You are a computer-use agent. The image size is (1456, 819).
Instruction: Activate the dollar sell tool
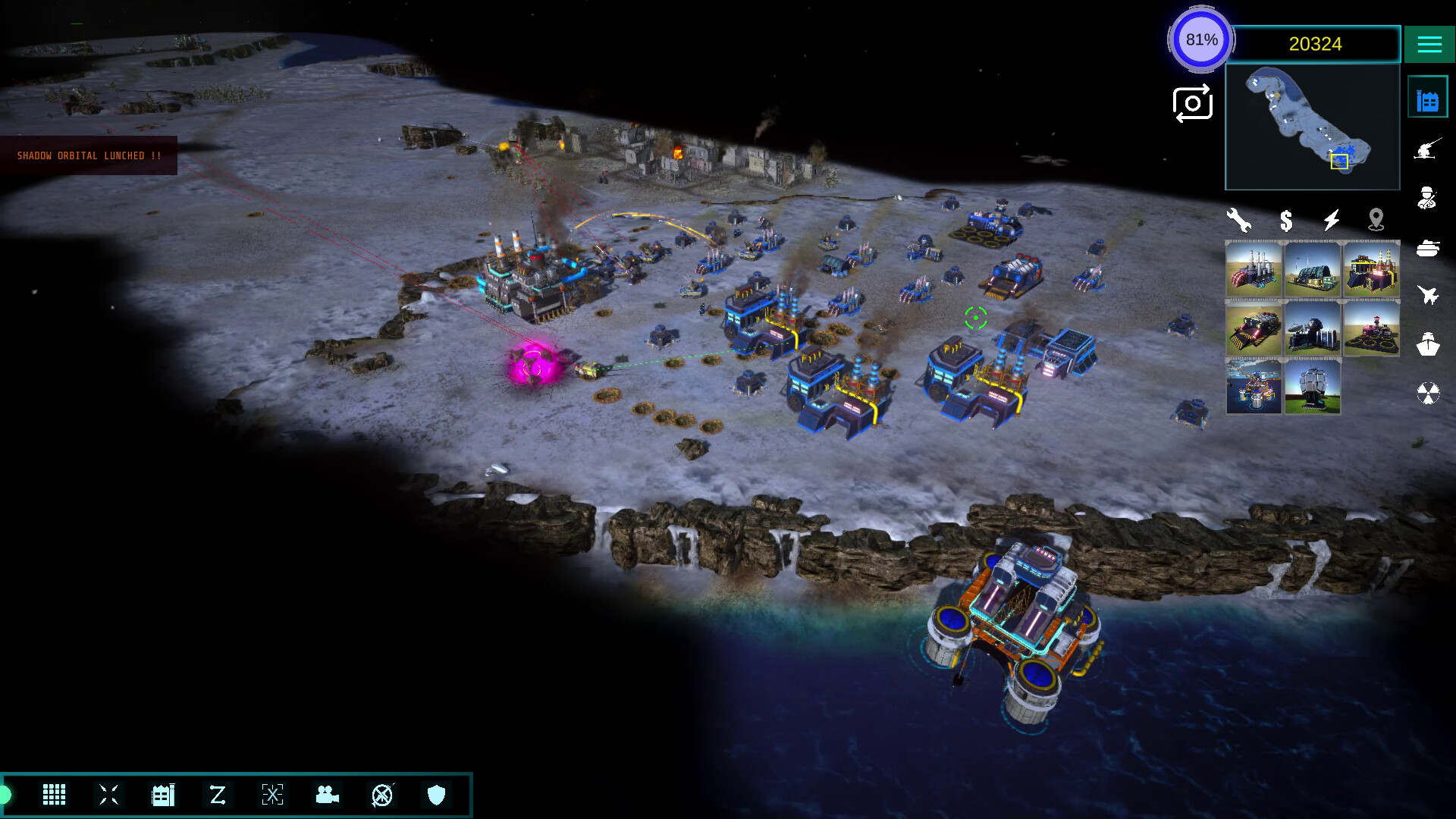tap(1286, 221)
